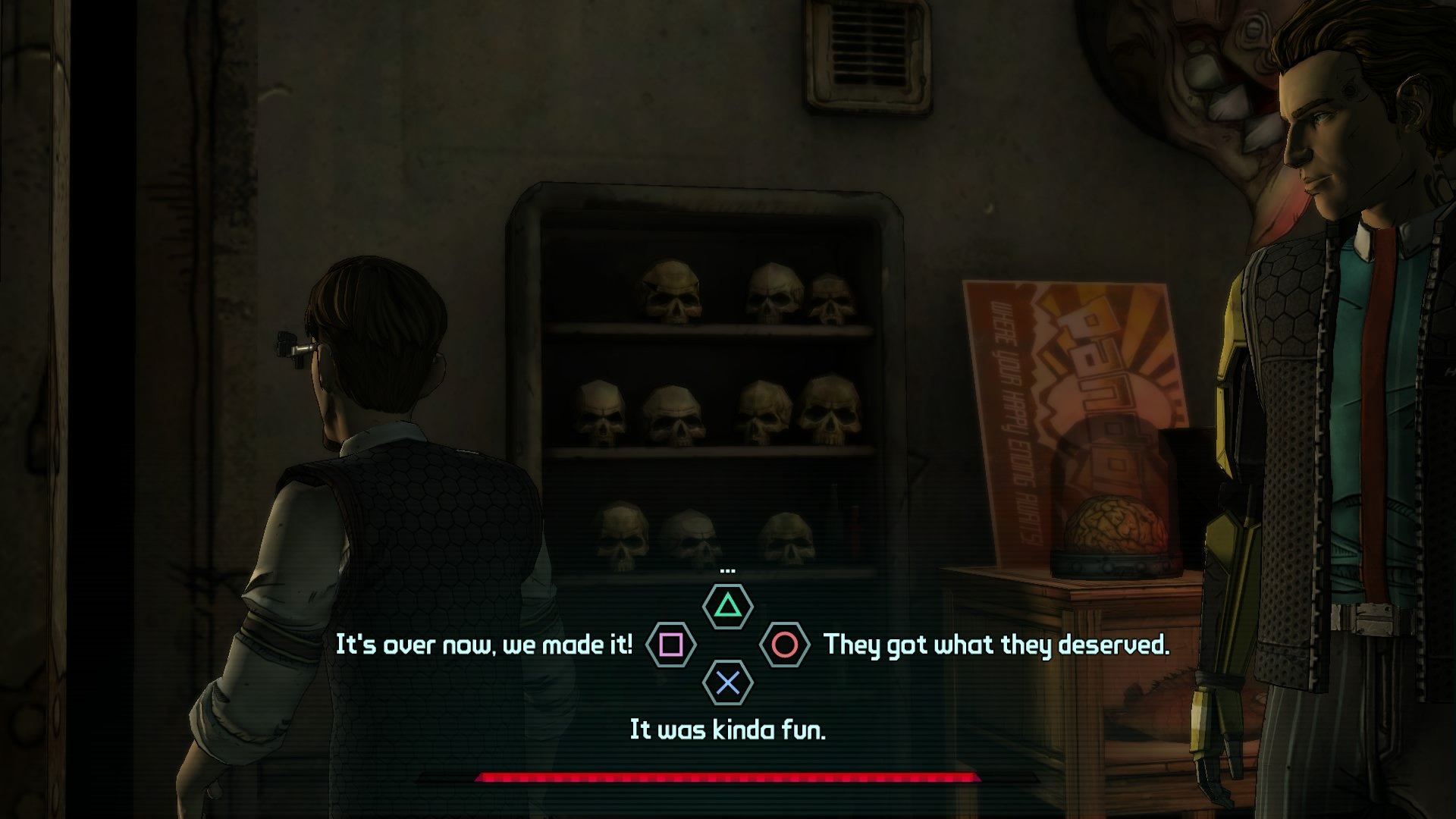
Task: Choose 'It's over now, we made it!'
Action: tap(485, 645)
